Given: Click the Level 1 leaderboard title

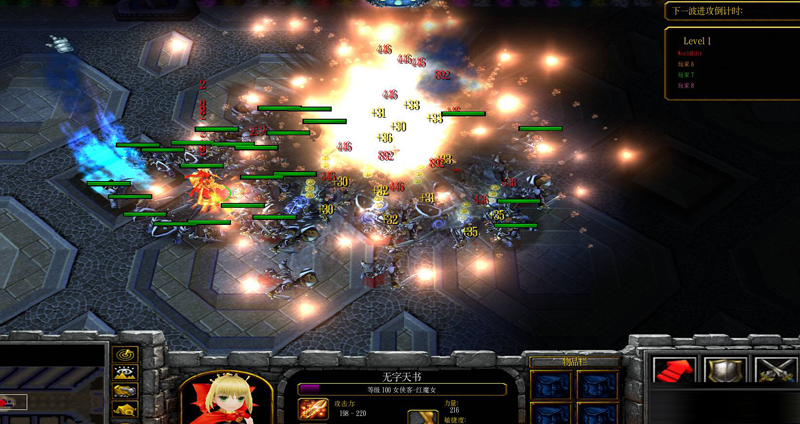Looking at the screenshot, I should pyautogui.click(x=697, y=40).
